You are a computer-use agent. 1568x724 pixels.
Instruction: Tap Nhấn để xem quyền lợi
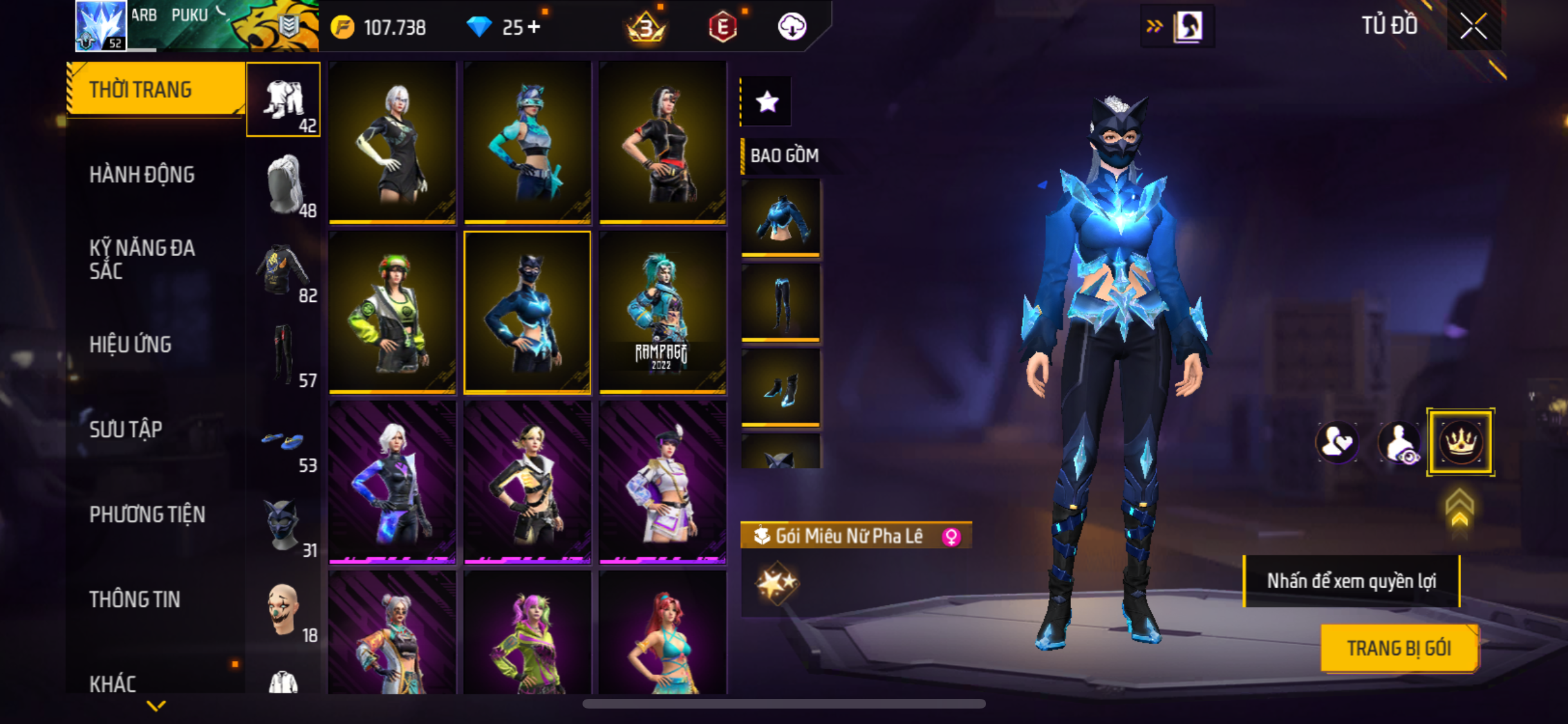[x=1351, y=581]
